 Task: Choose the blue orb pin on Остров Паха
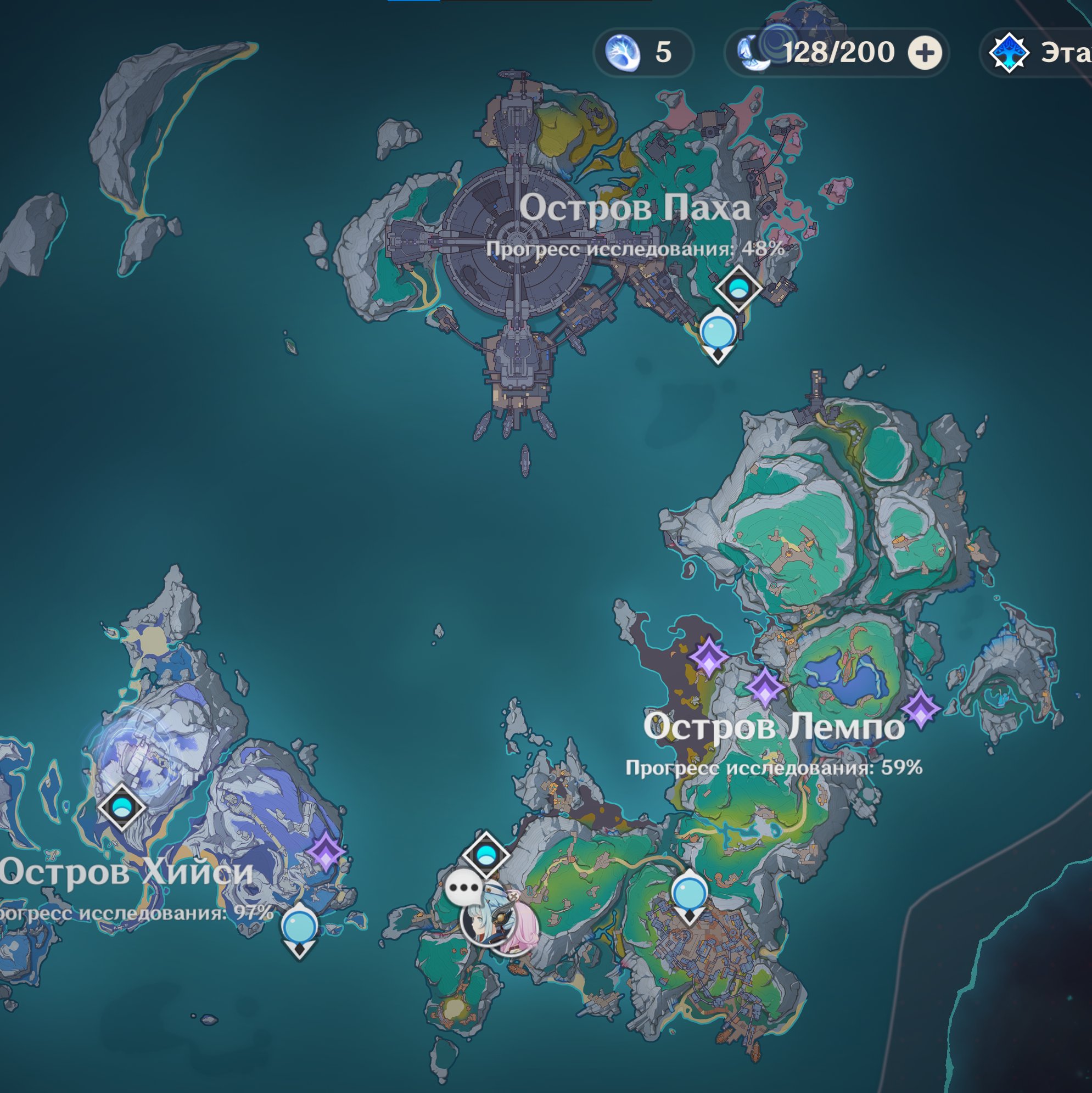click(x=718, y=333)
